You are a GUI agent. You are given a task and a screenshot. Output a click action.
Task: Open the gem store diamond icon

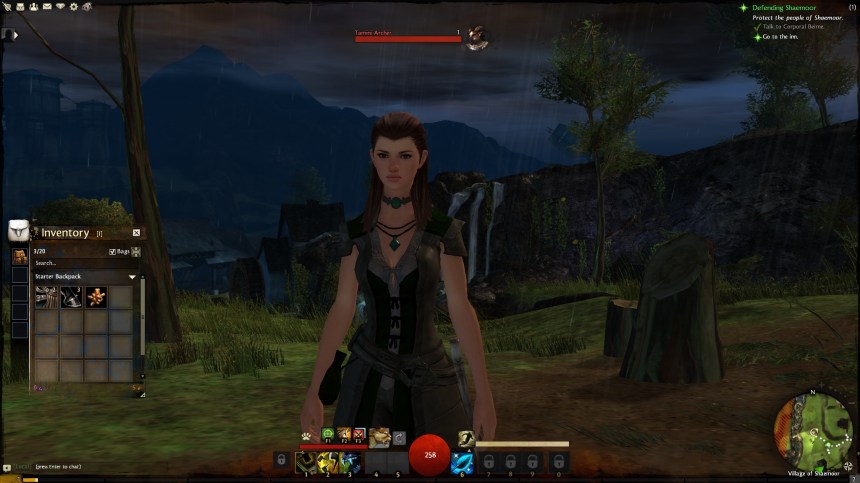[59, 6]
